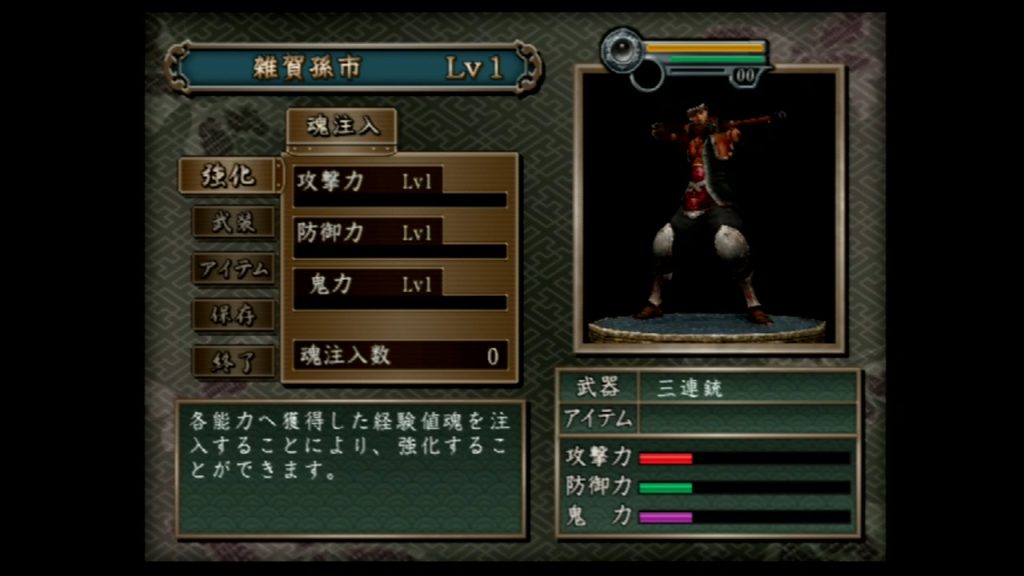Switch to the 魂注入 tab
This screenshot has height=576, width=1024.
click(342, 127)
